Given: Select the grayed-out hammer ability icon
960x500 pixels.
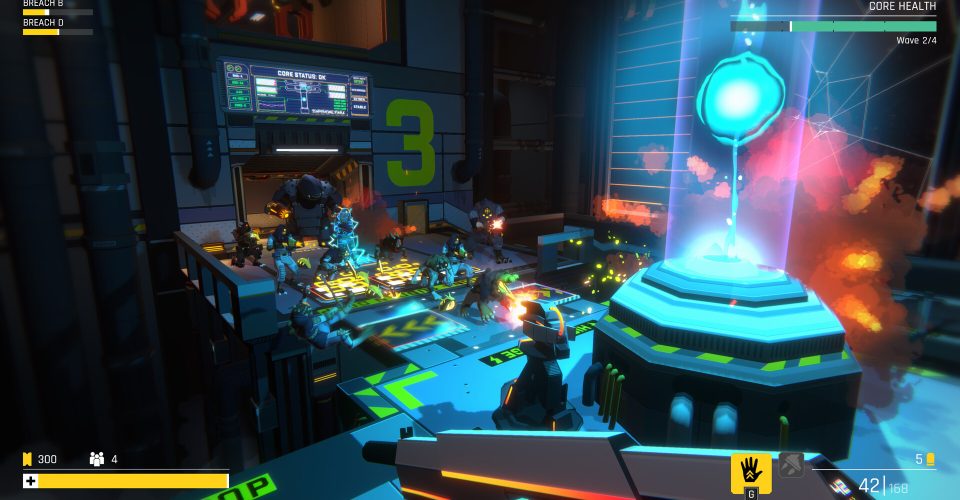Looking at the screenshot, I should [791, 464].
